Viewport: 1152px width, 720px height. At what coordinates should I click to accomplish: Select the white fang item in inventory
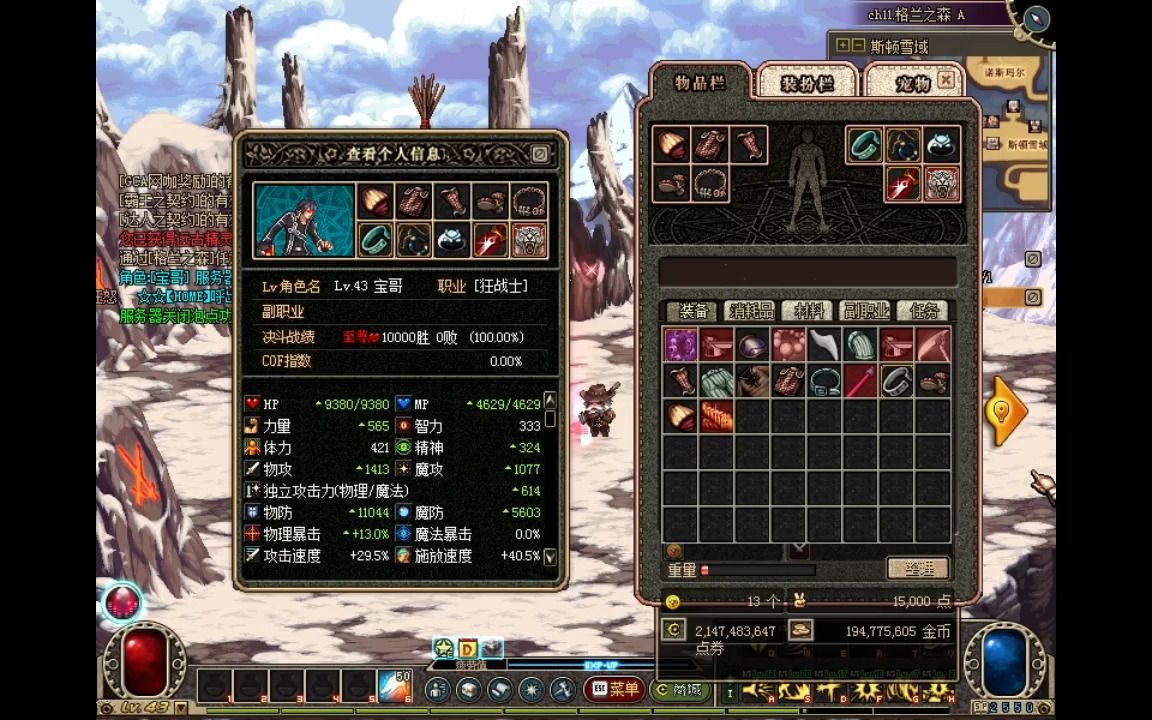point(825,345)
